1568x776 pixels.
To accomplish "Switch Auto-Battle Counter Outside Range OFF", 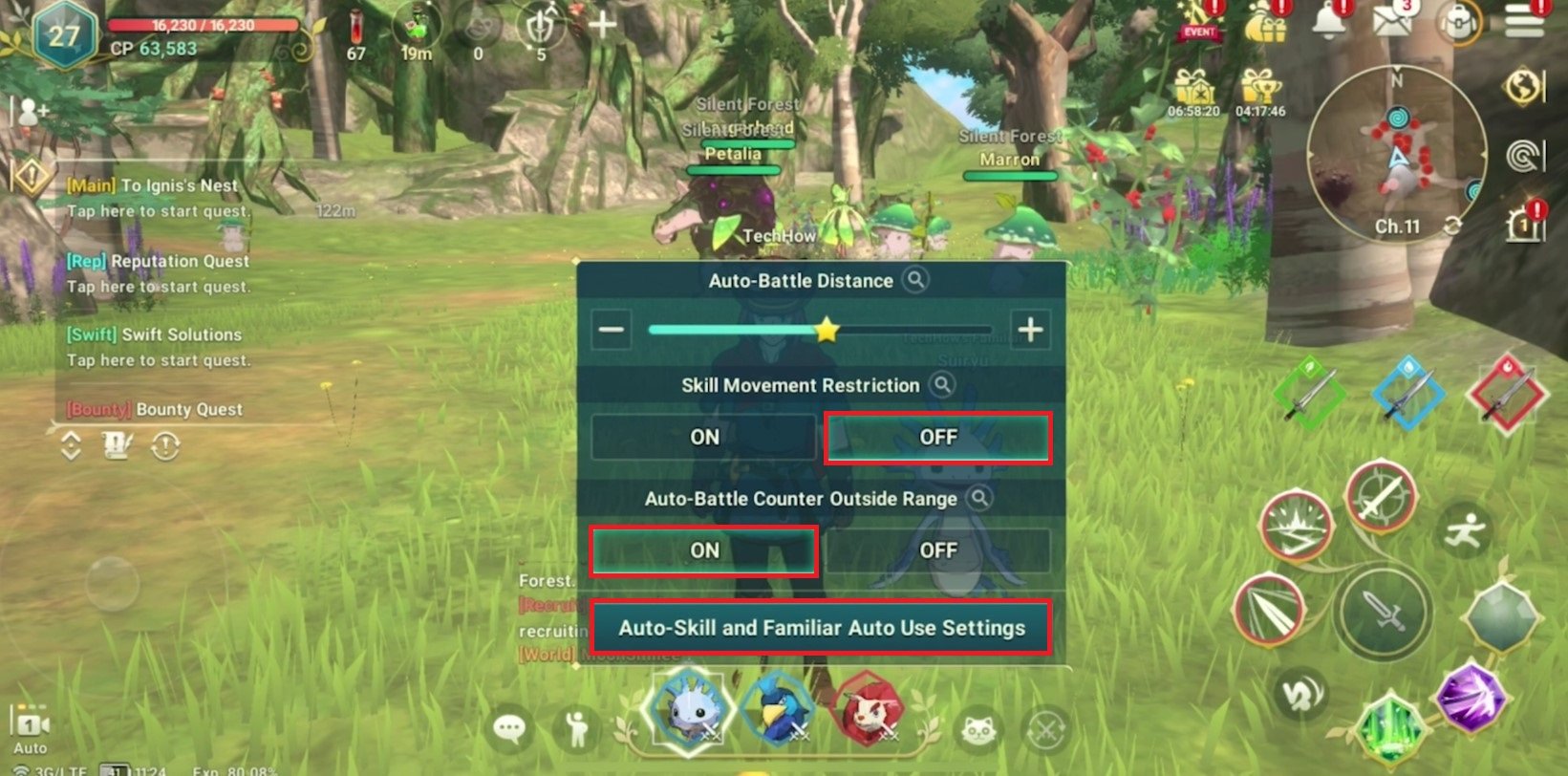I will (x=937, y=550).
